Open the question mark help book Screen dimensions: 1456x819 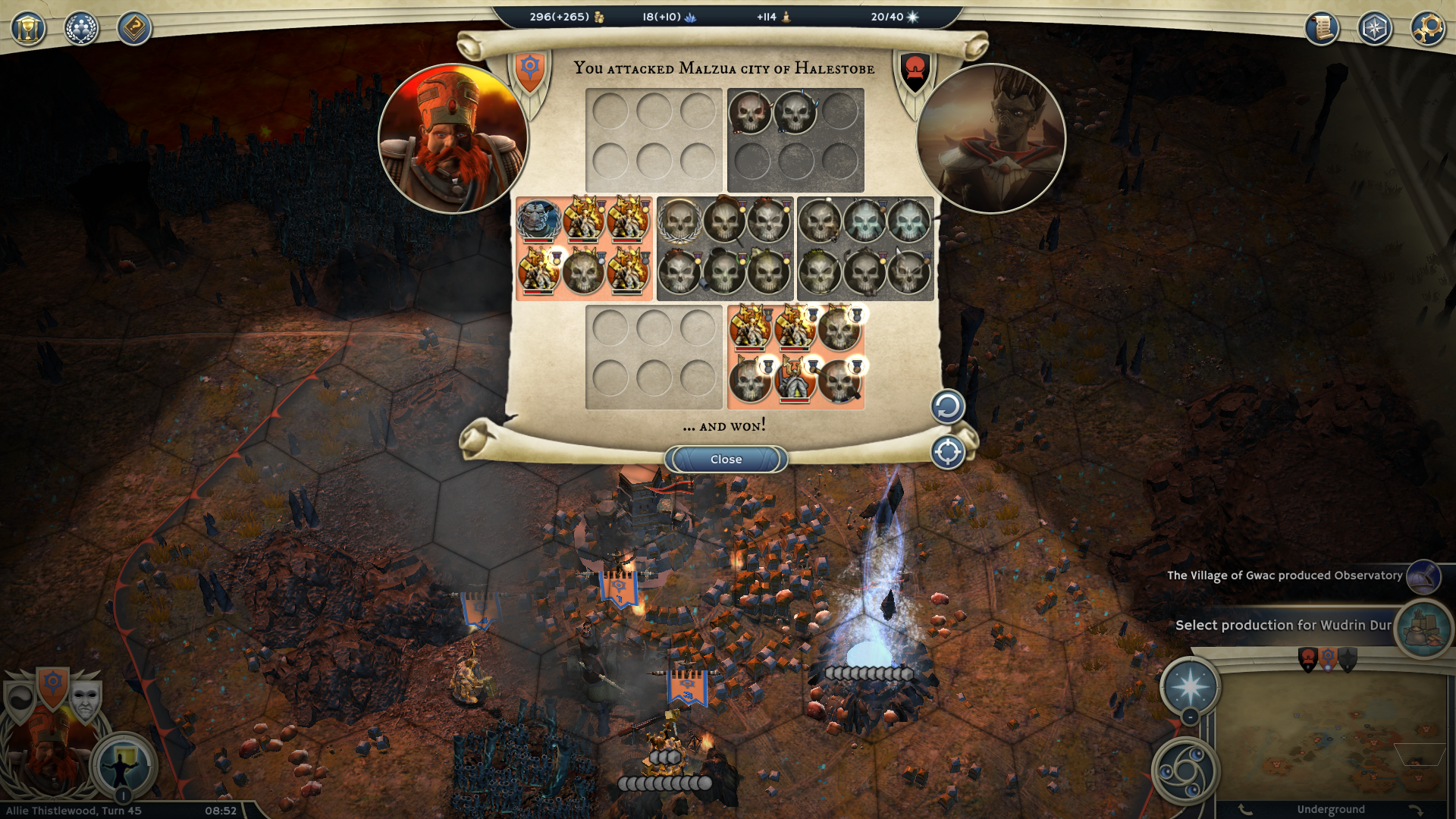tap(134, 29)
